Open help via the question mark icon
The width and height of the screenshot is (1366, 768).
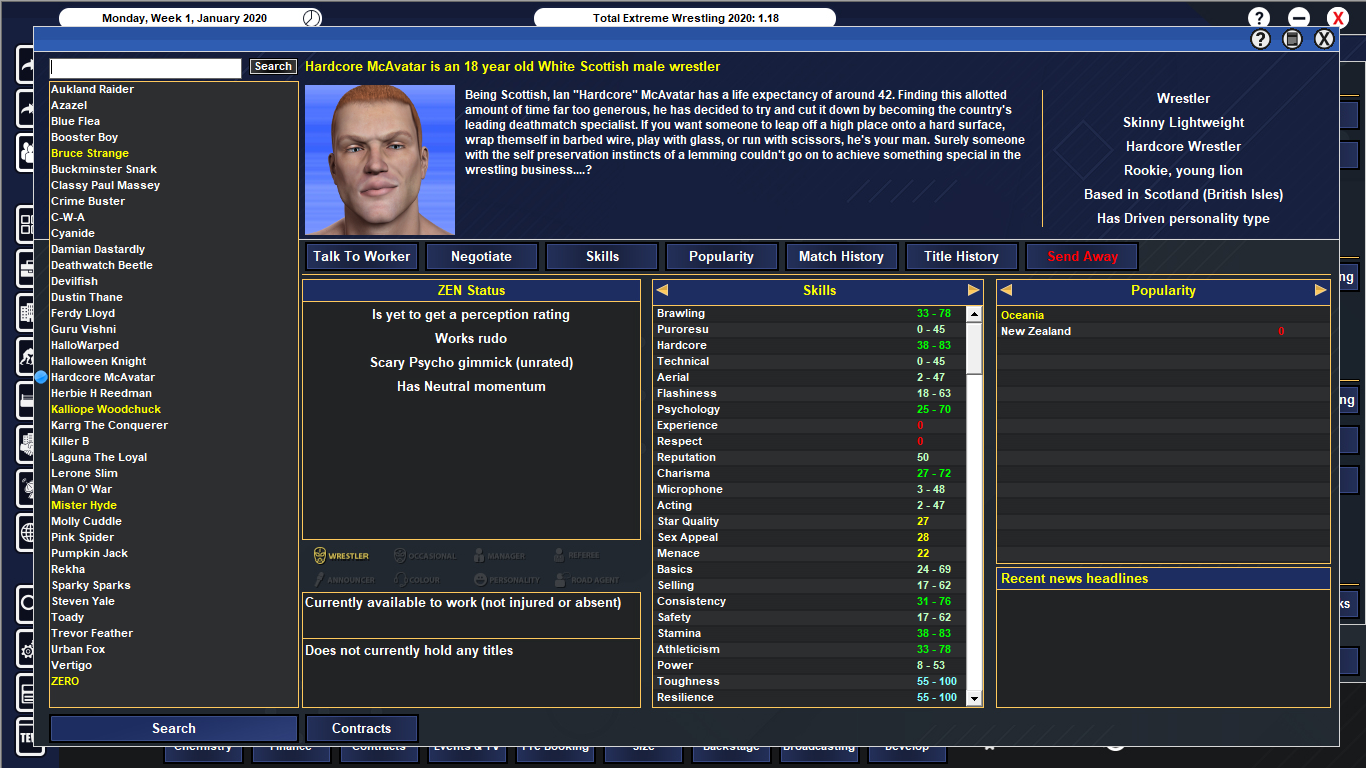1258,16
